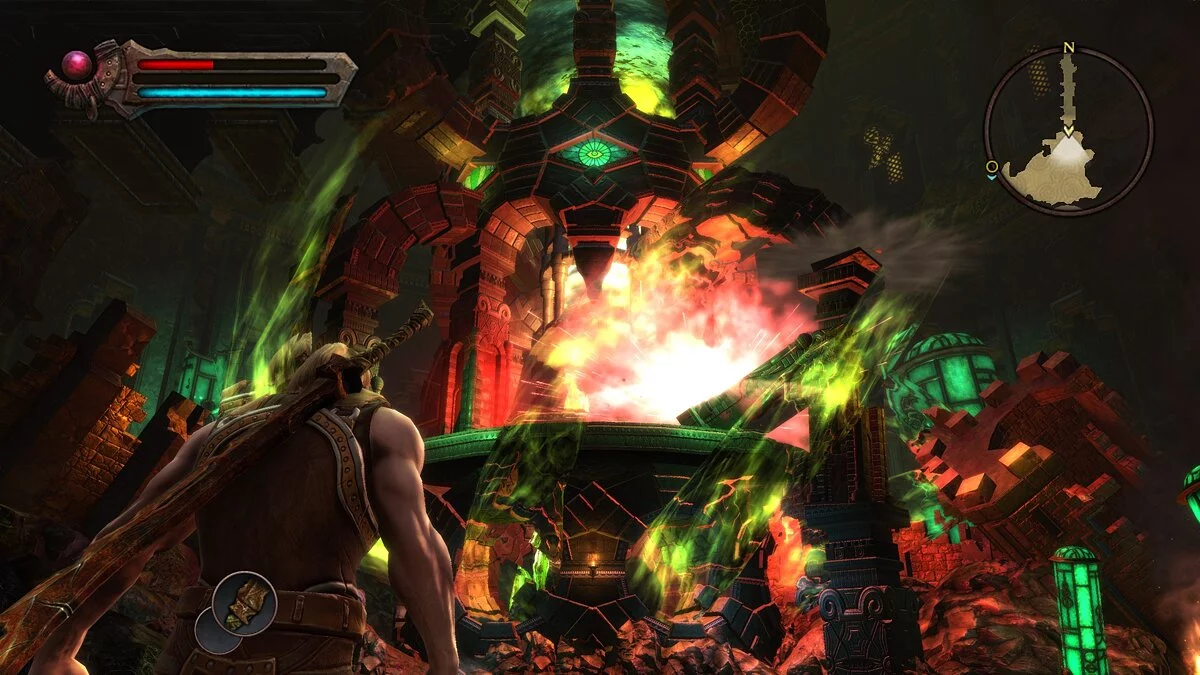The image size is (1200, 675).
Task: Click the pink fate orb beside health bar
Action: [77, 66]
